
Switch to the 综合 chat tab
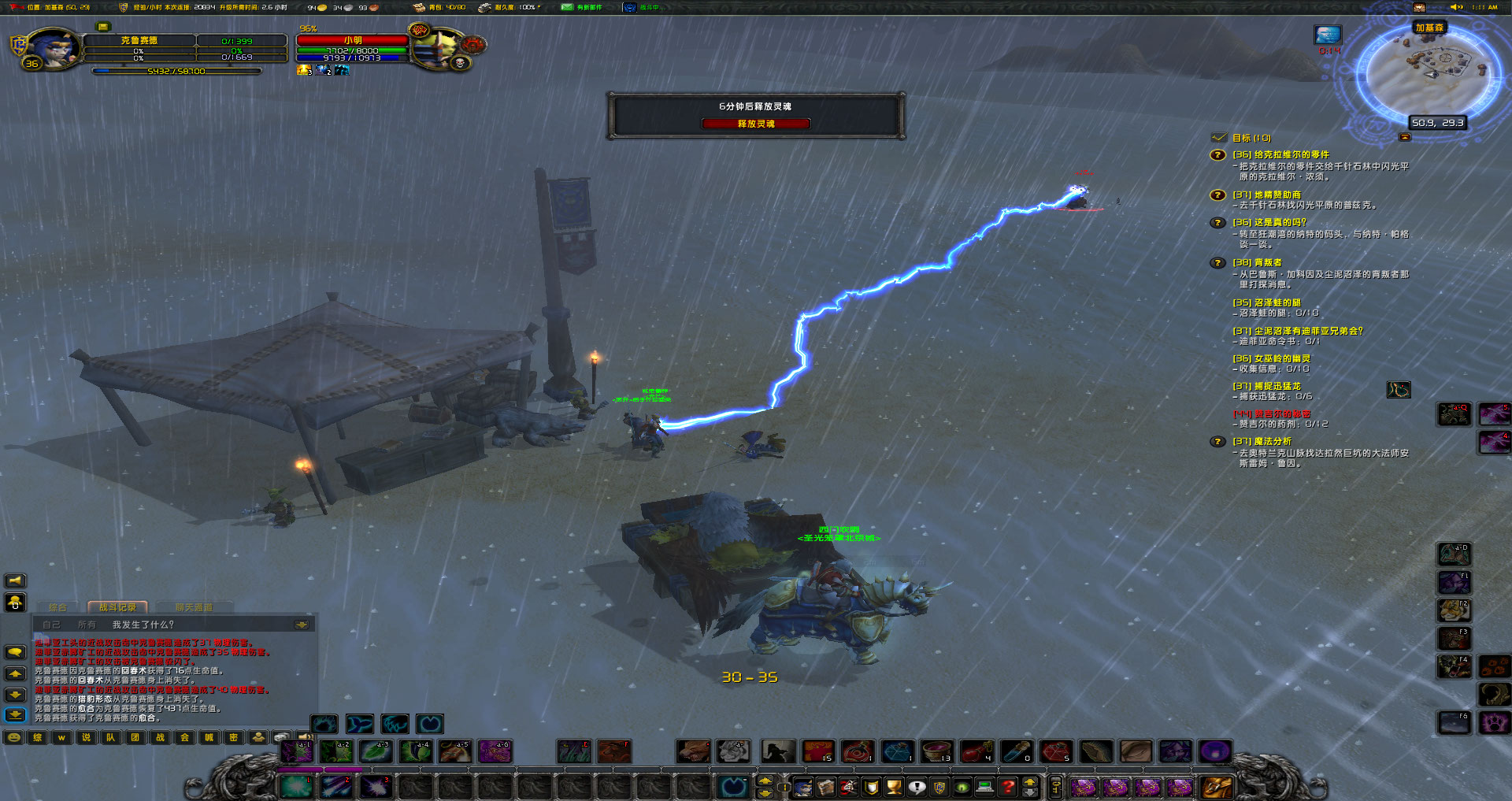coord(58,607)
